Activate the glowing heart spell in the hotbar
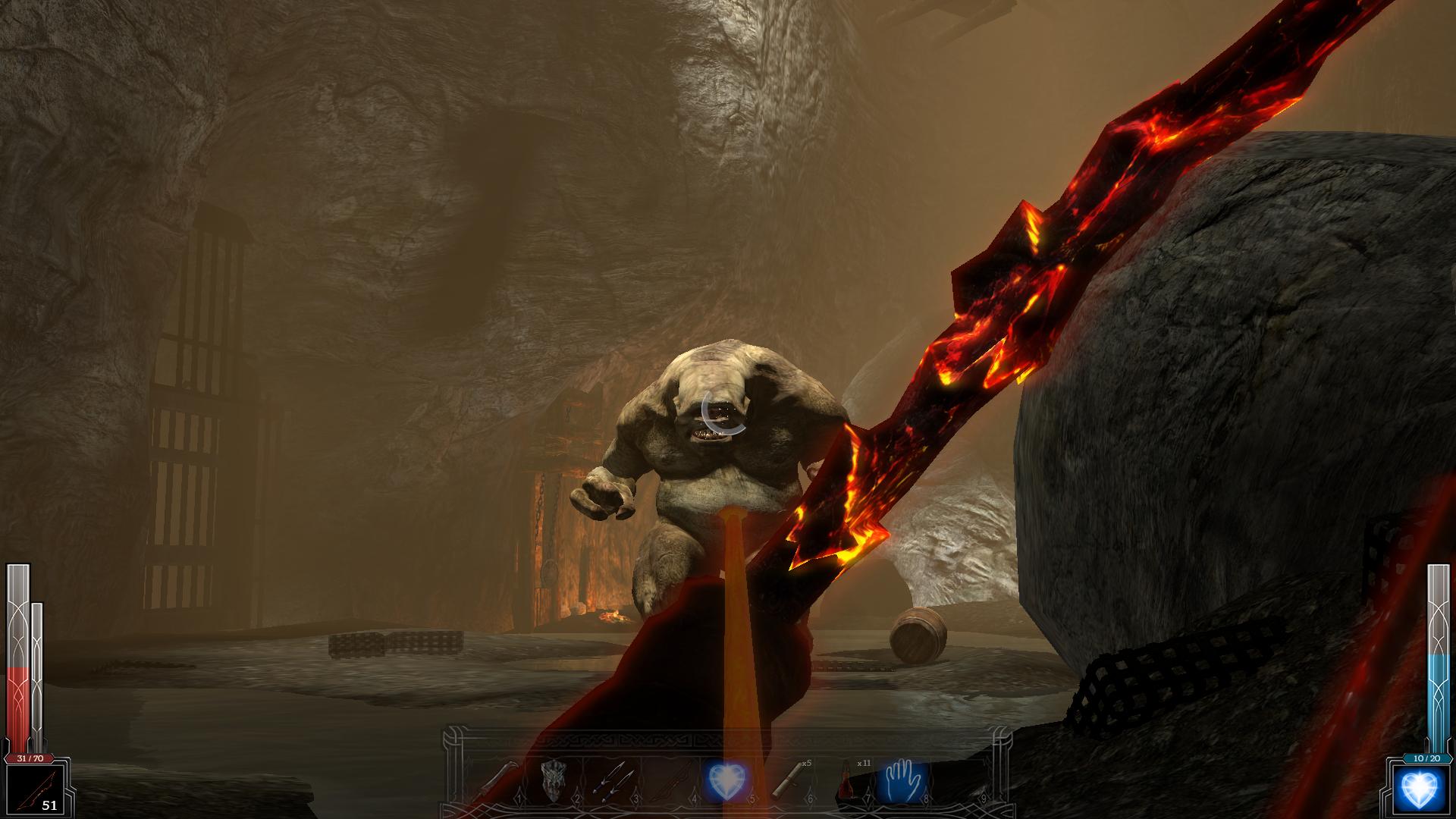Image resolution: width=1456 pixels, height=819 pixels. (x=726, y=779)
